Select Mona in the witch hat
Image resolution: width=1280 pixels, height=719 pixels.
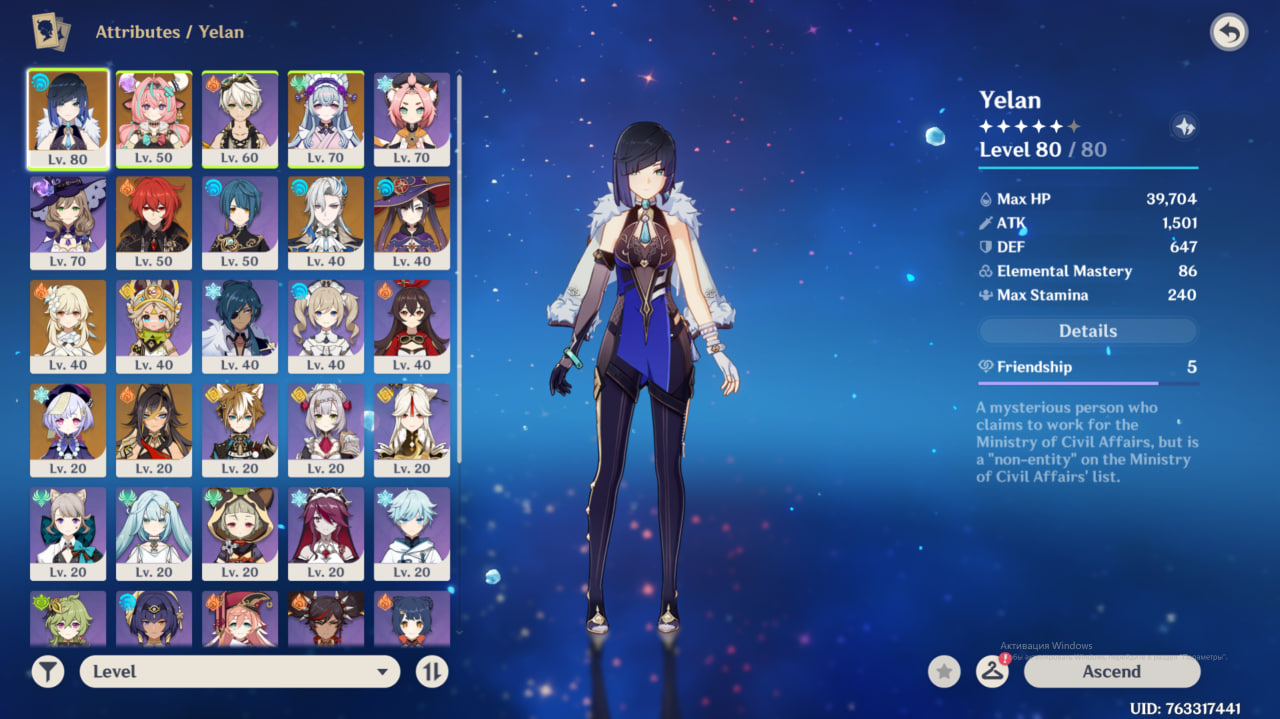point(412,222)
